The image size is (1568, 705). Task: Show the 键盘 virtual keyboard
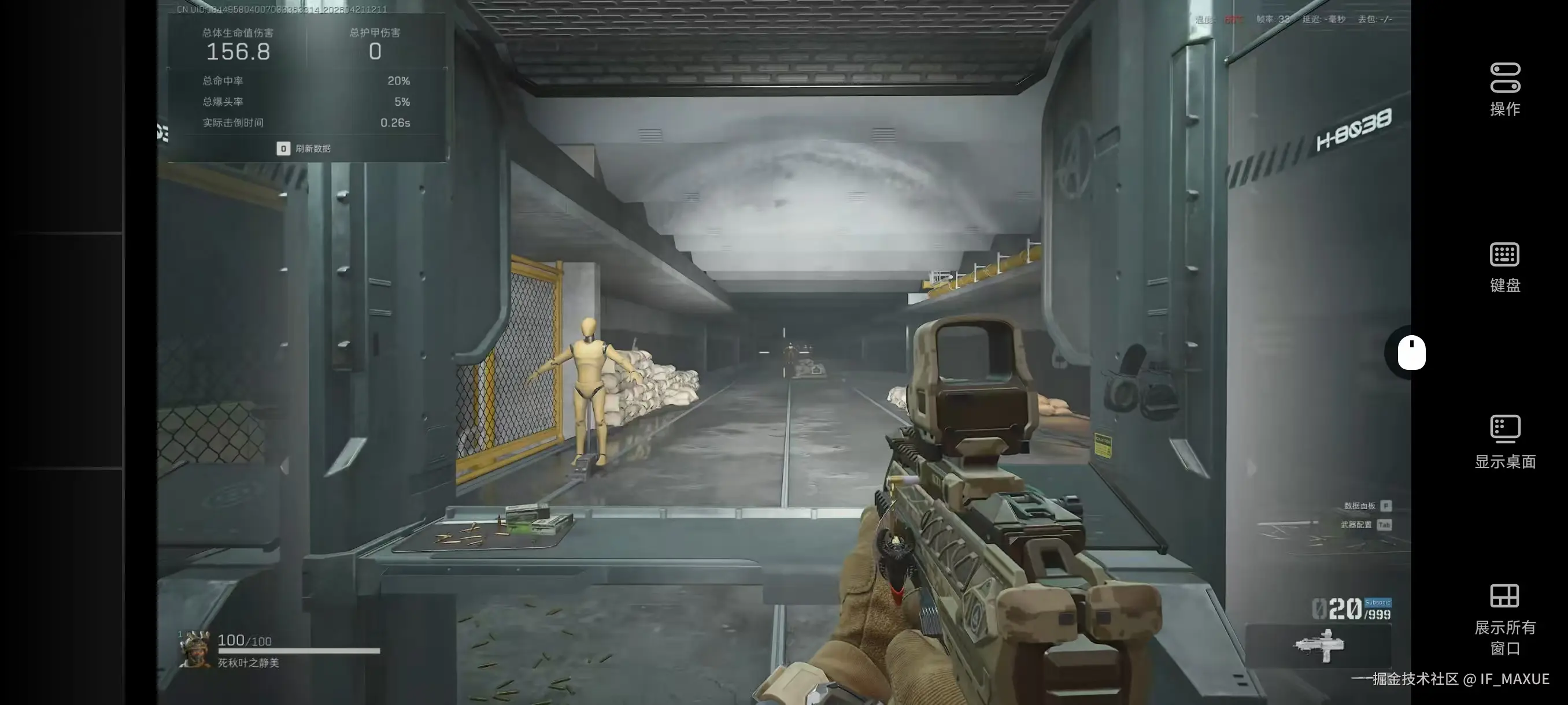click(x=1505, y=267)
